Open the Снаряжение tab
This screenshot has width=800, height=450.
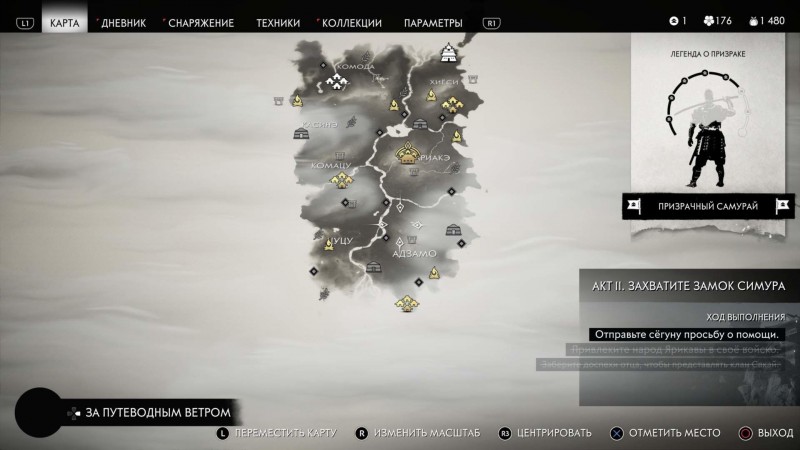click(x=201, y=22)
